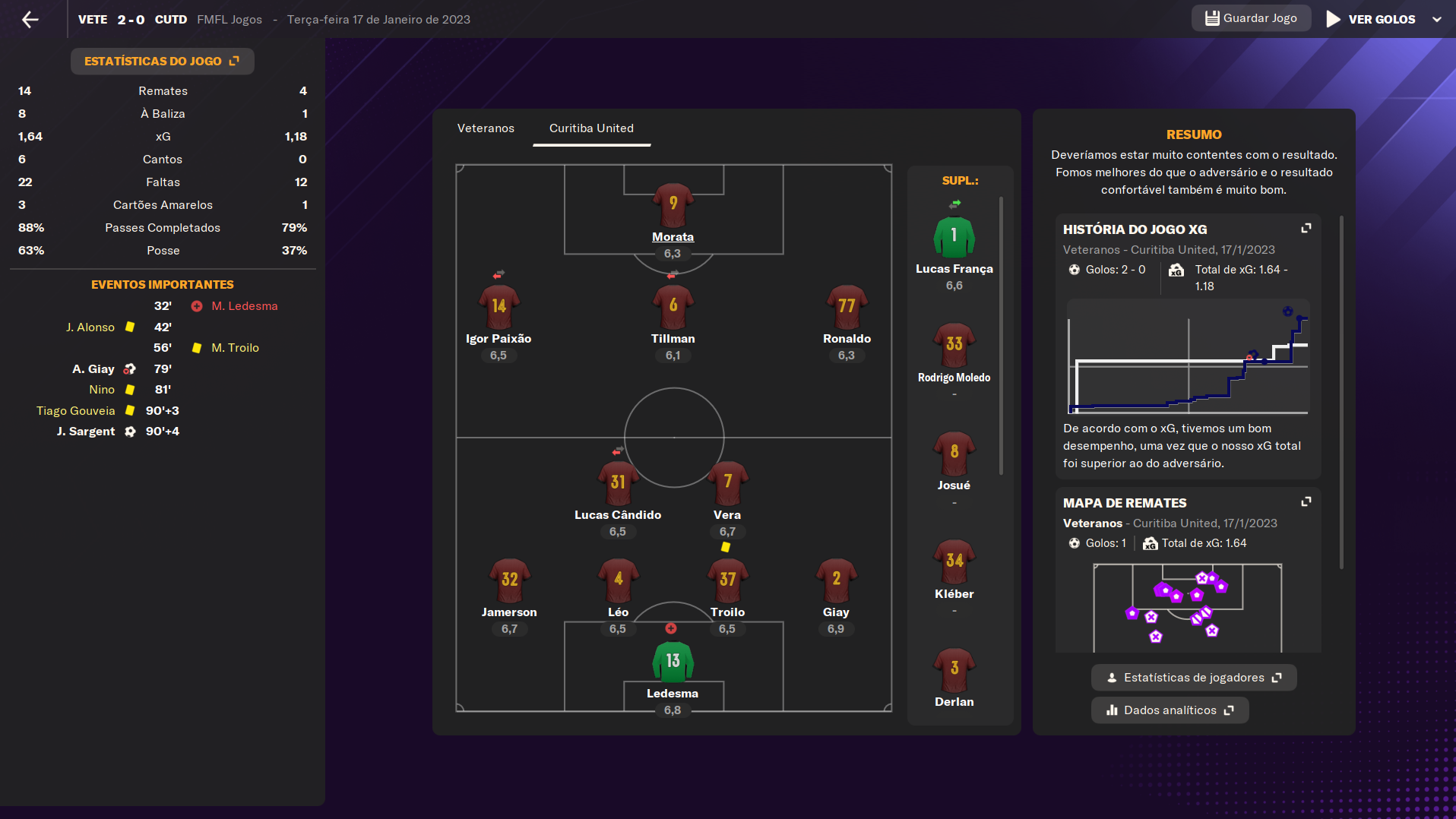
Task: Pick Ronaldo's number 77 shirt
Action: click(x=847, y=307)
